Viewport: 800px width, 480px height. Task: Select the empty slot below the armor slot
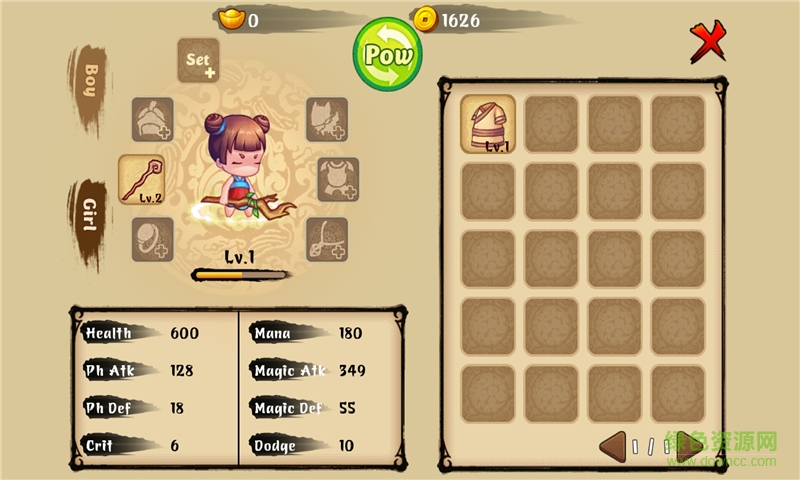coord(326,240)
